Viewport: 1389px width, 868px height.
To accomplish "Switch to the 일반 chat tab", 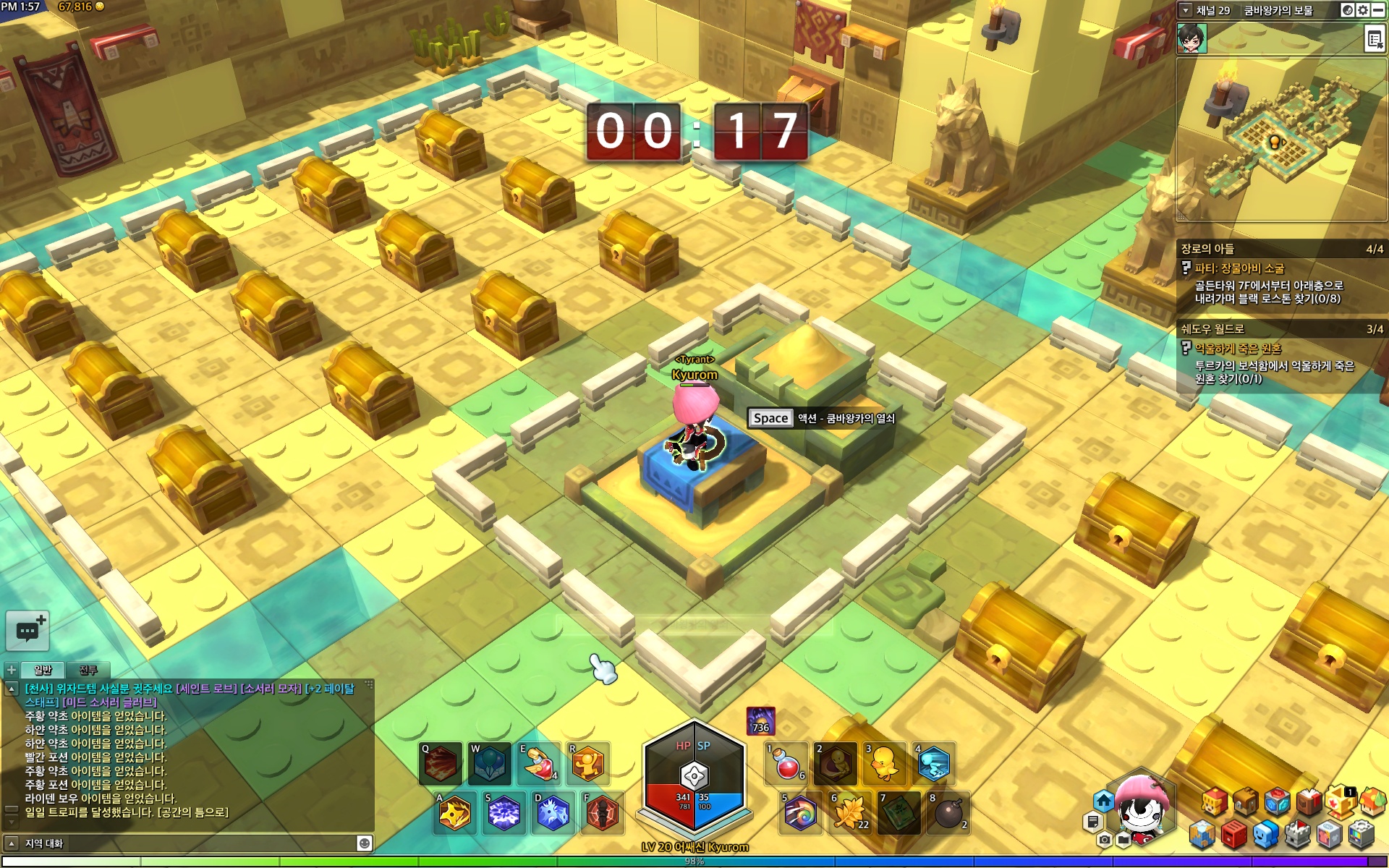I will tap(43, 670).
